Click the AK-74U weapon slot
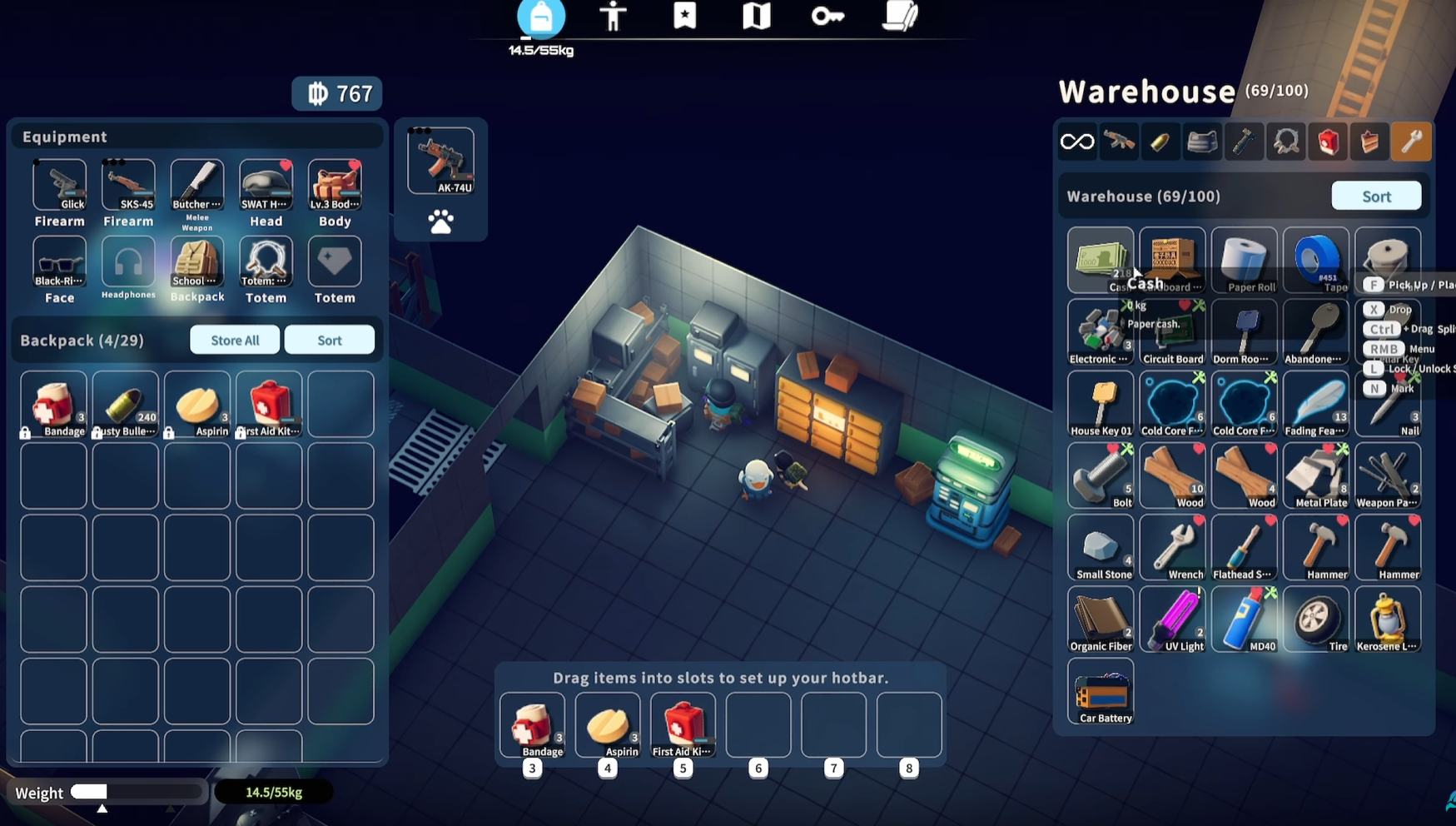The width and height of the screenshot is (1456, 826). click(x=440, y=162)
